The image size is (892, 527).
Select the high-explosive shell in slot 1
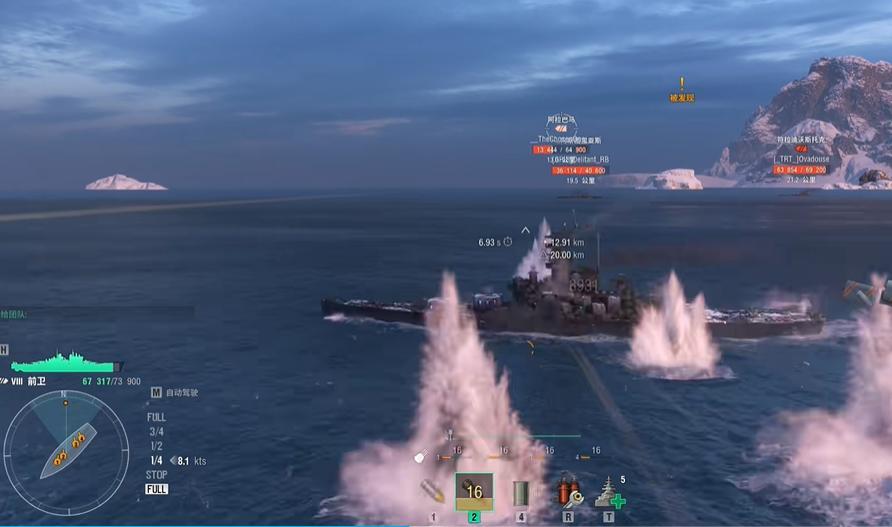tap(434, 492)
